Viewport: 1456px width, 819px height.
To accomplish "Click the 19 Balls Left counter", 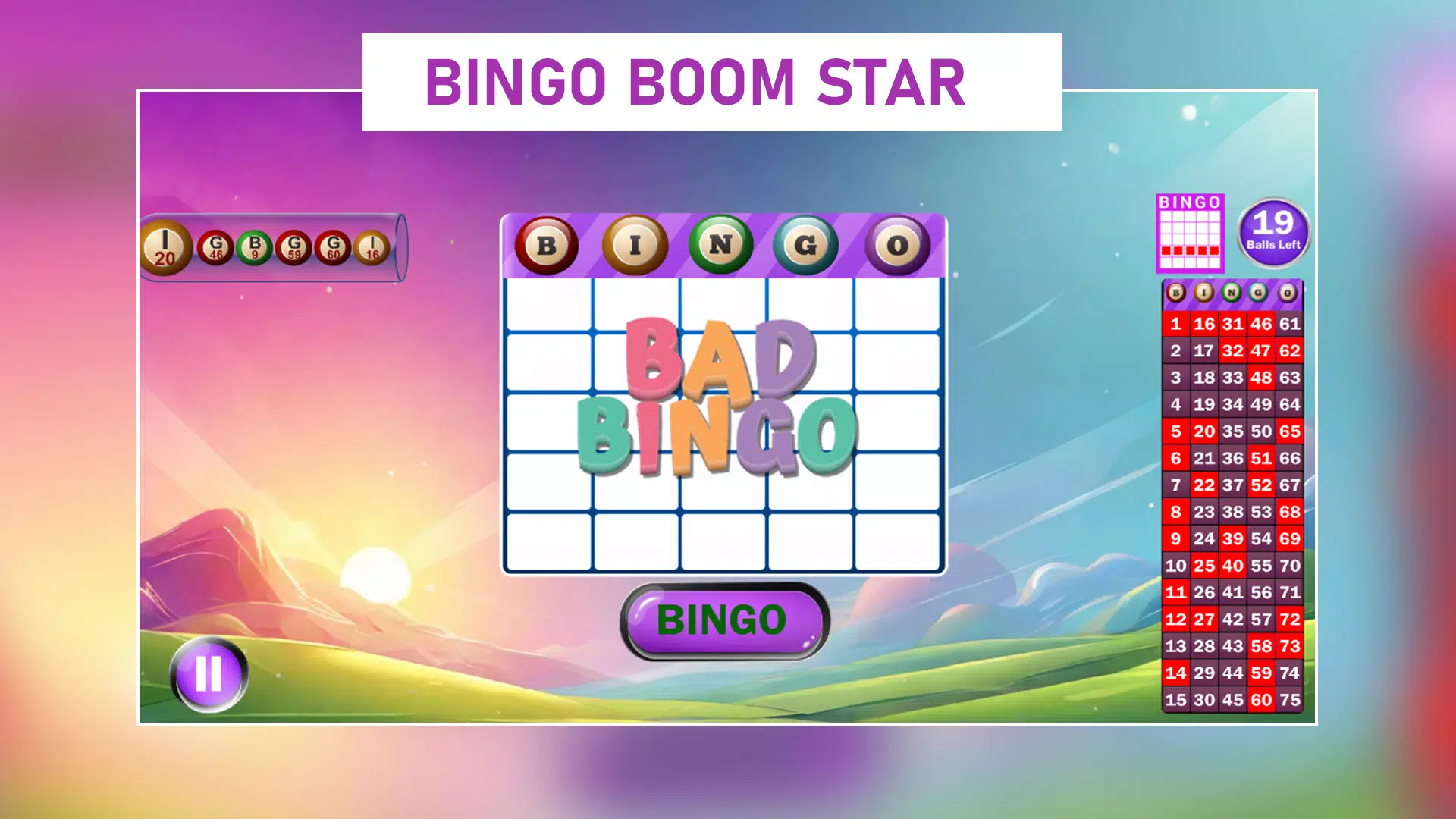I will [1275, 231].
